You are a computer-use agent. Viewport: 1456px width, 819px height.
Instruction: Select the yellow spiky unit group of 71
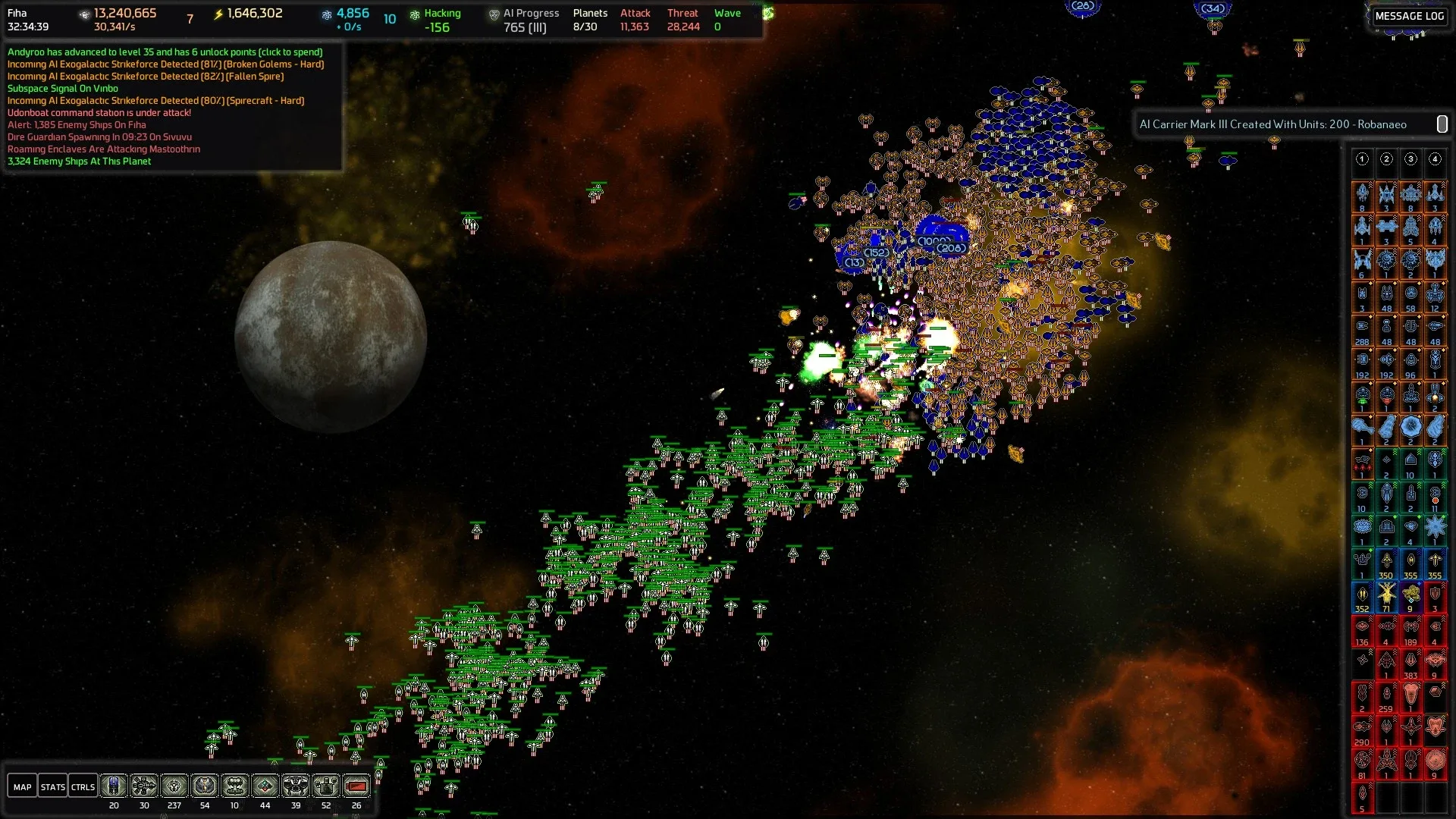[x=1386, y=595]
